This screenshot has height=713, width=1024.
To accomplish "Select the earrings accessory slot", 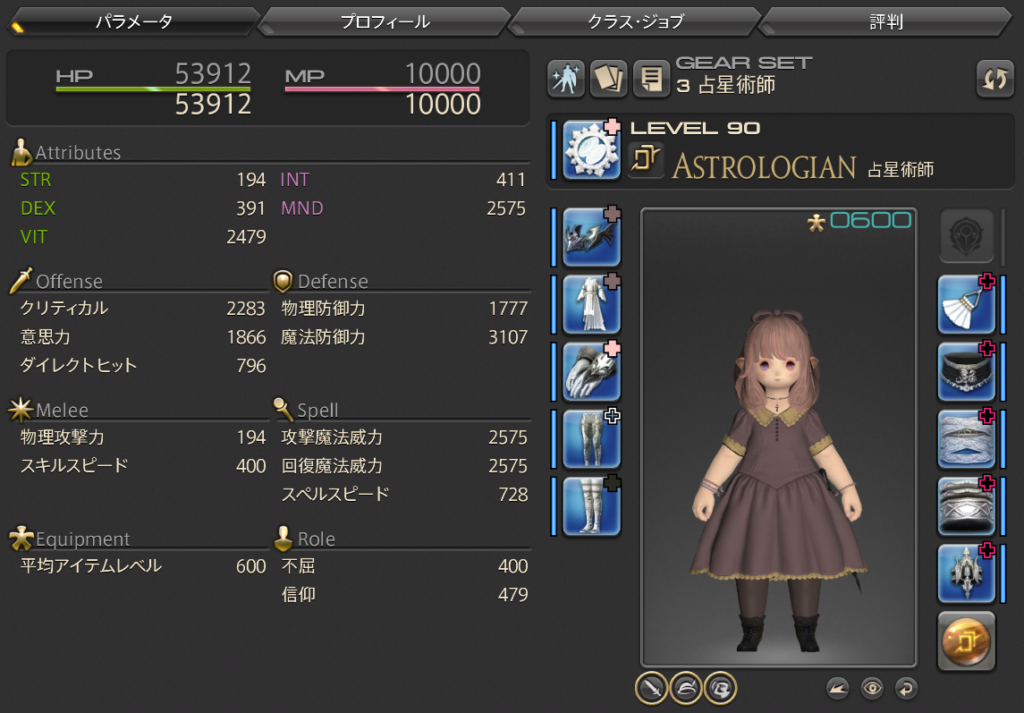I will click(966, 304).
